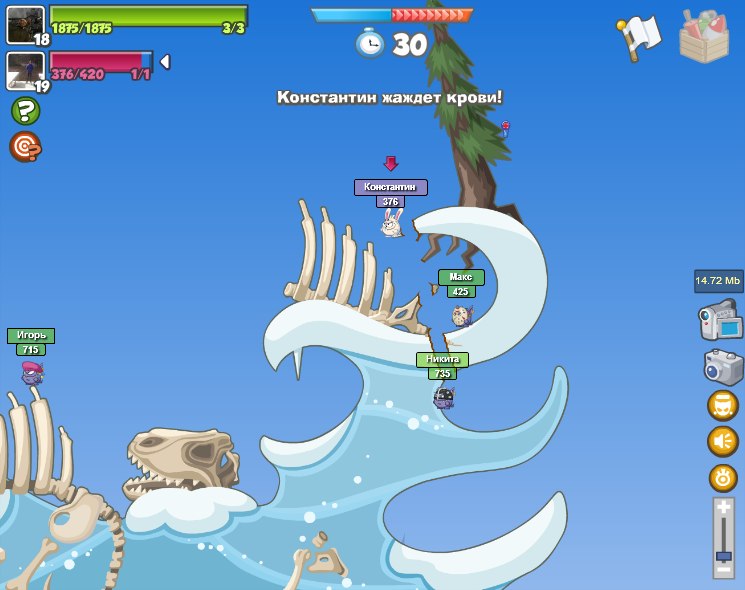The width and height of the screenshot is (745, 590).
Task: Click the zoom slider handle
Action: coord(723,555)
